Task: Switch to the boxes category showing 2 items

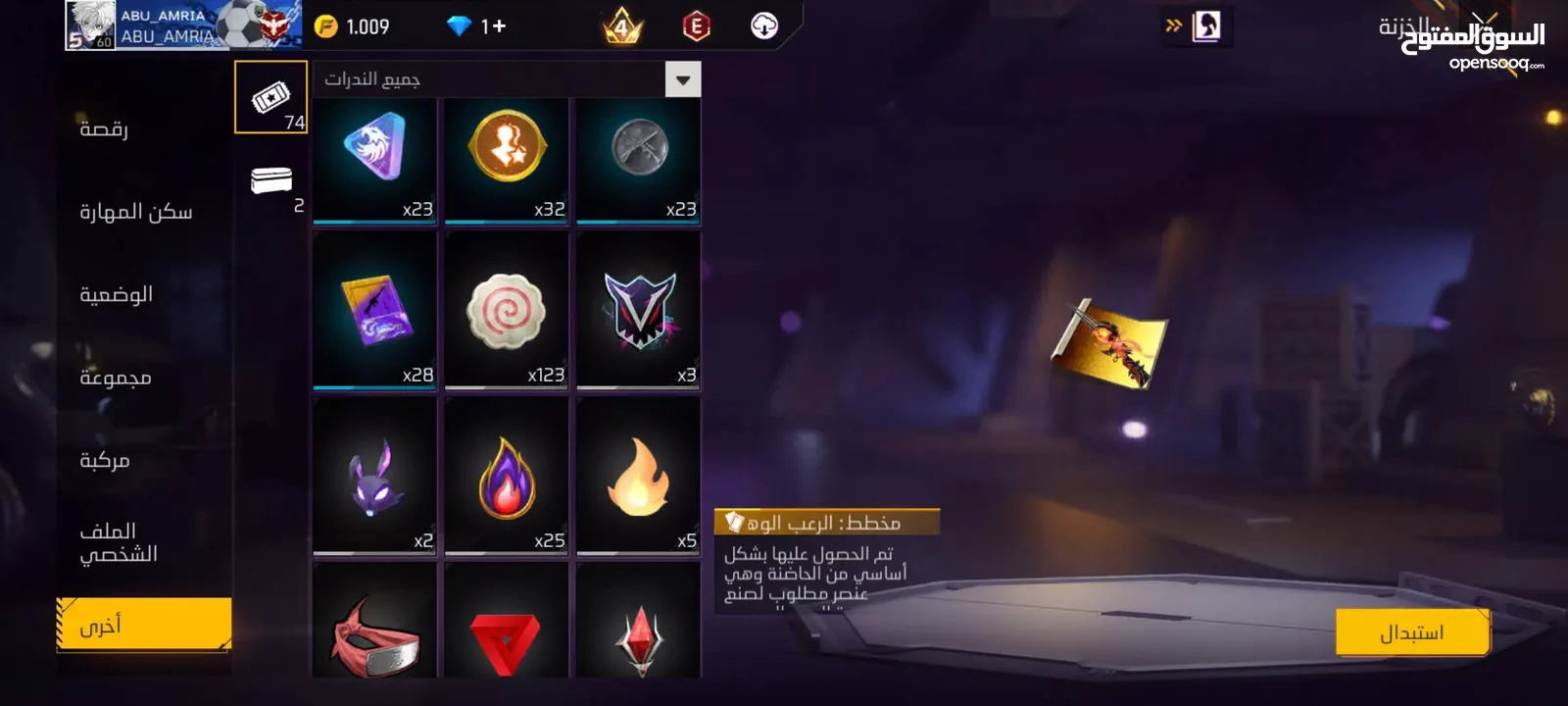Action: 270,181
